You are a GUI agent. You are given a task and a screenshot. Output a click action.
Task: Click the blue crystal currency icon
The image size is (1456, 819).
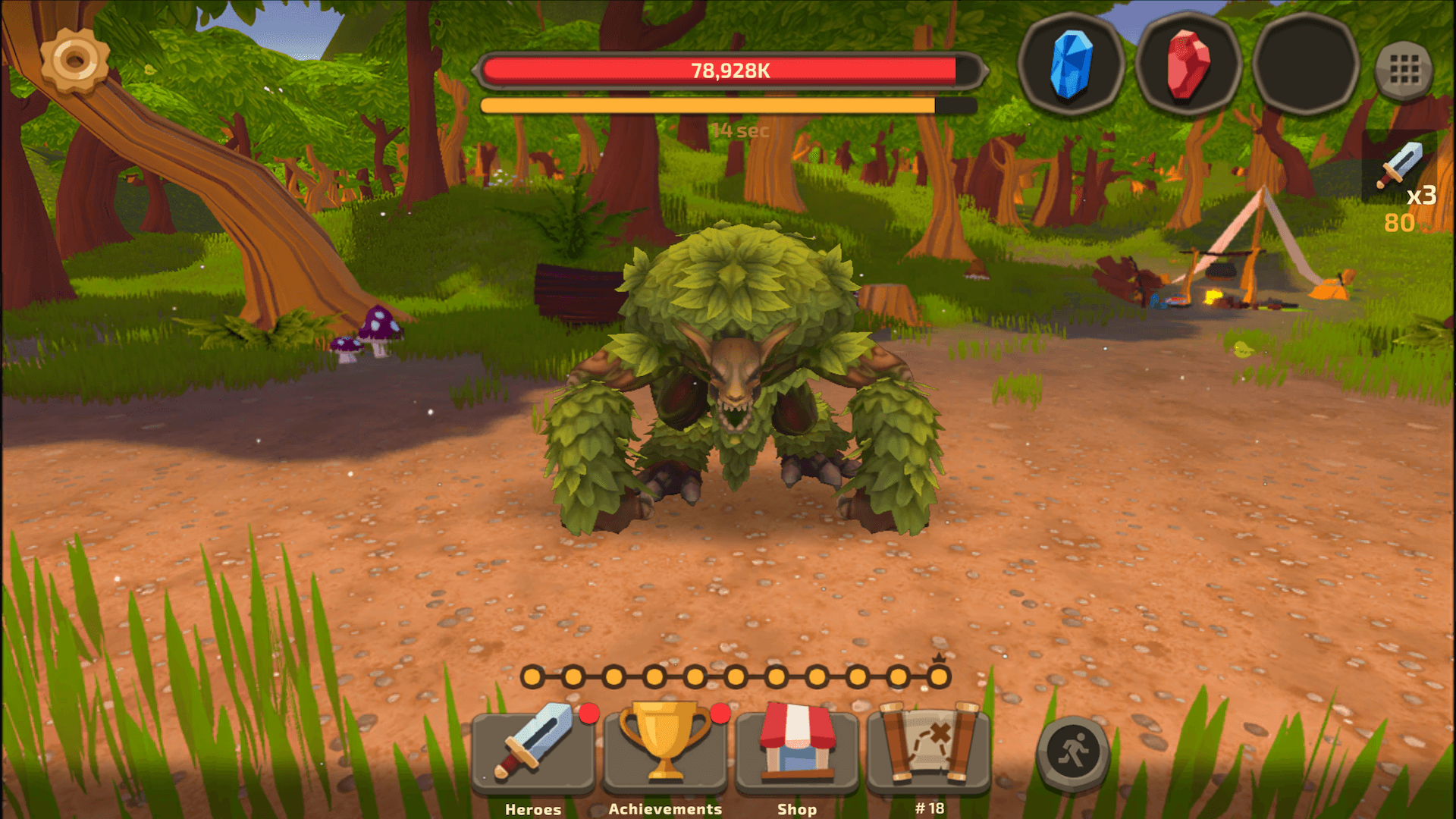pos(1072,67)
